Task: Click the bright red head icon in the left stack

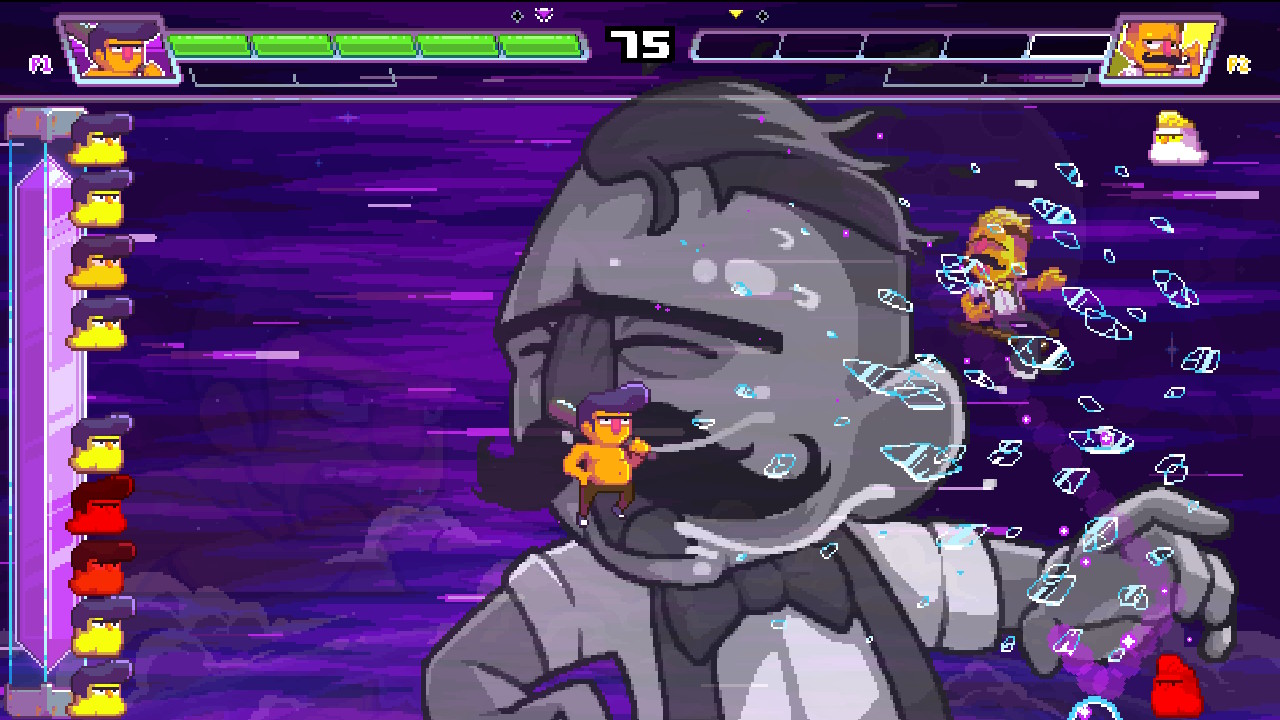Action: [100, 505]
